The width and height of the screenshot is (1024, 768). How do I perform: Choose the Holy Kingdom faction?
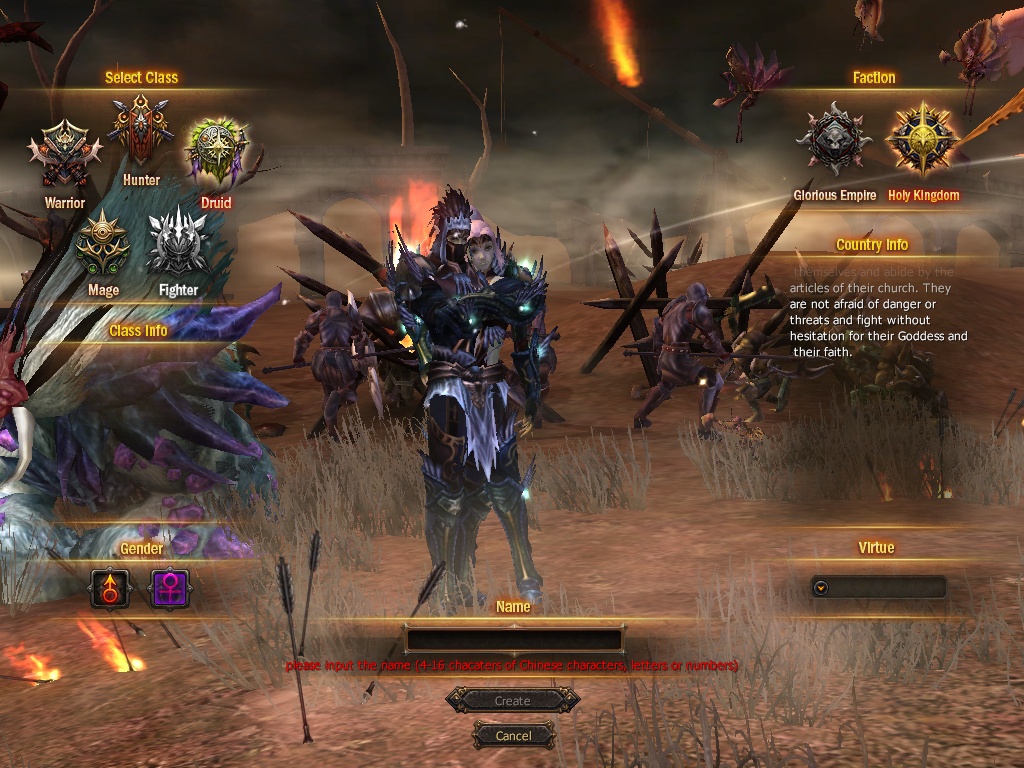[x=923, y=140]
